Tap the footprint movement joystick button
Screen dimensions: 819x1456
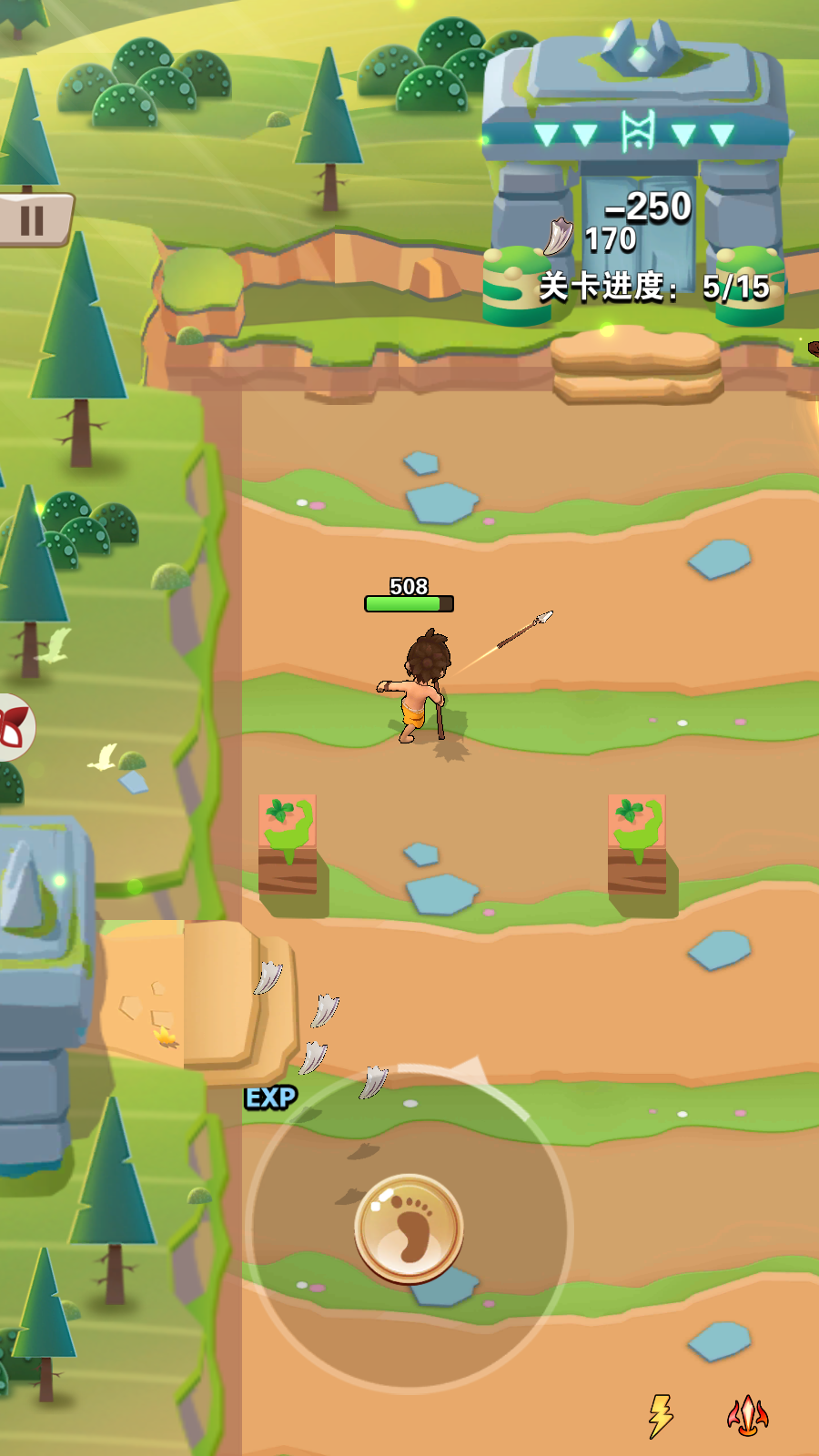tap(409, 1228)
